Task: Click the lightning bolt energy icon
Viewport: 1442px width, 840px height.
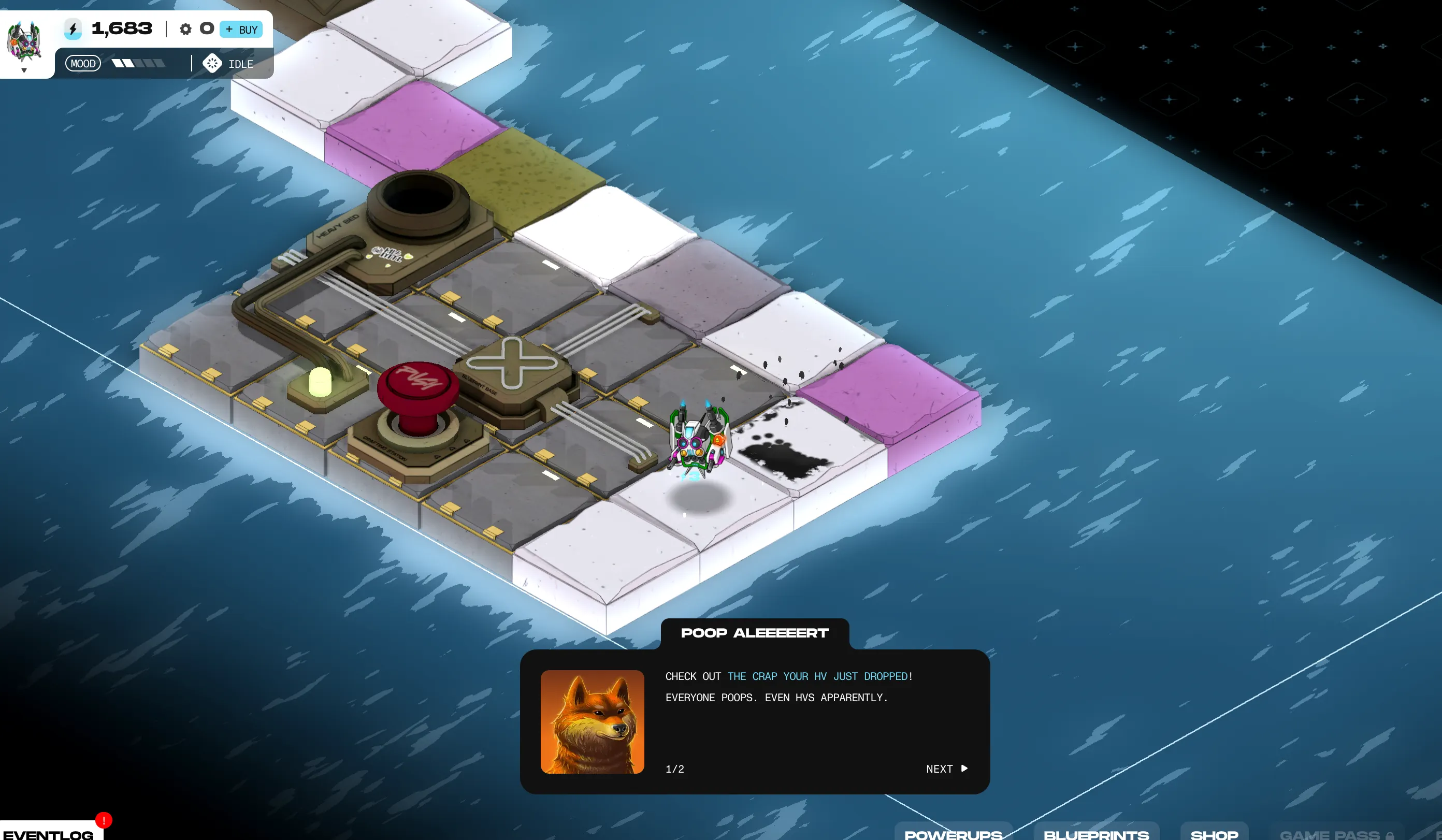Action: [x=73, y=28]
